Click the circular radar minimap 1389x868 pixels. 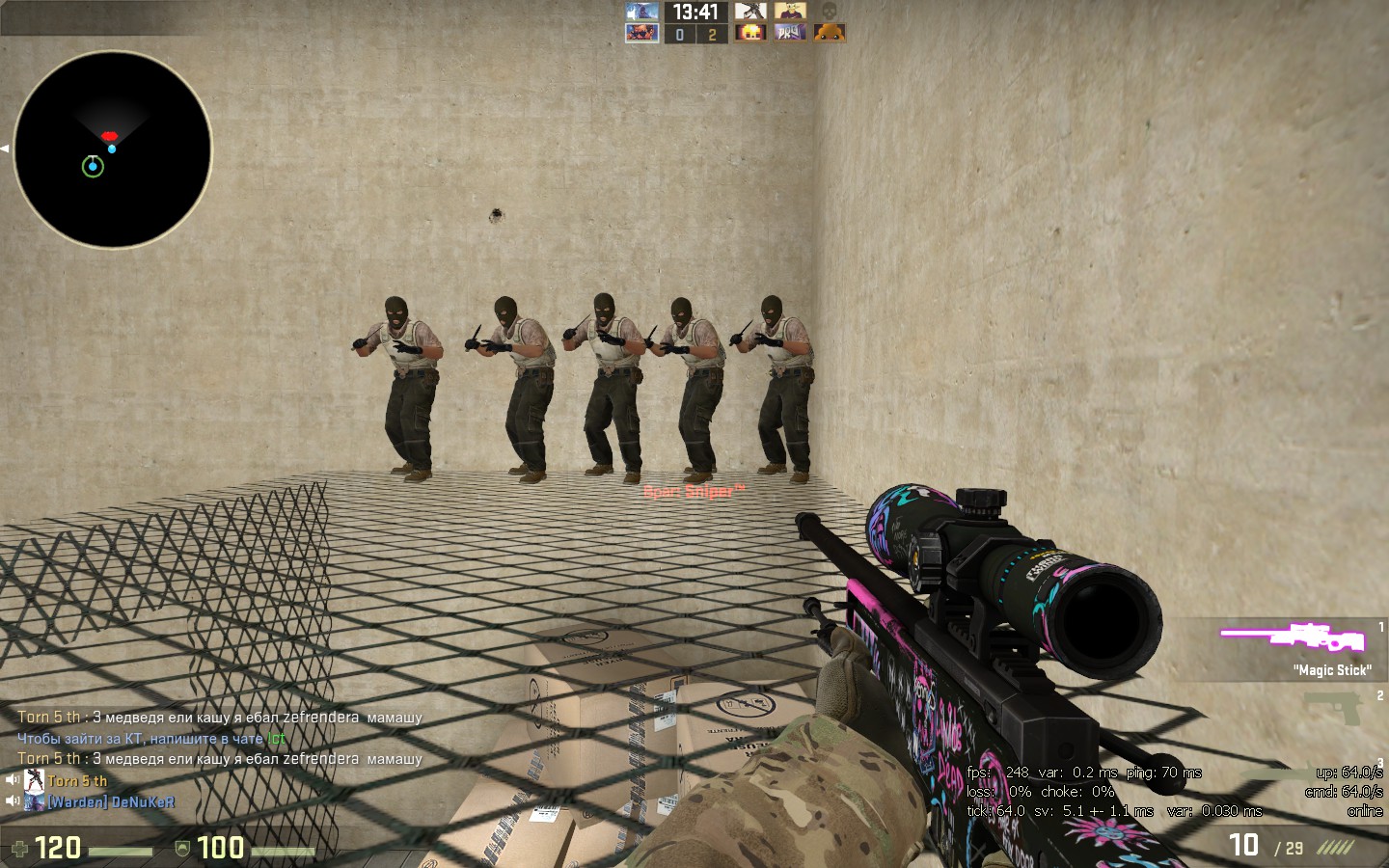click(x=113, y=150)
